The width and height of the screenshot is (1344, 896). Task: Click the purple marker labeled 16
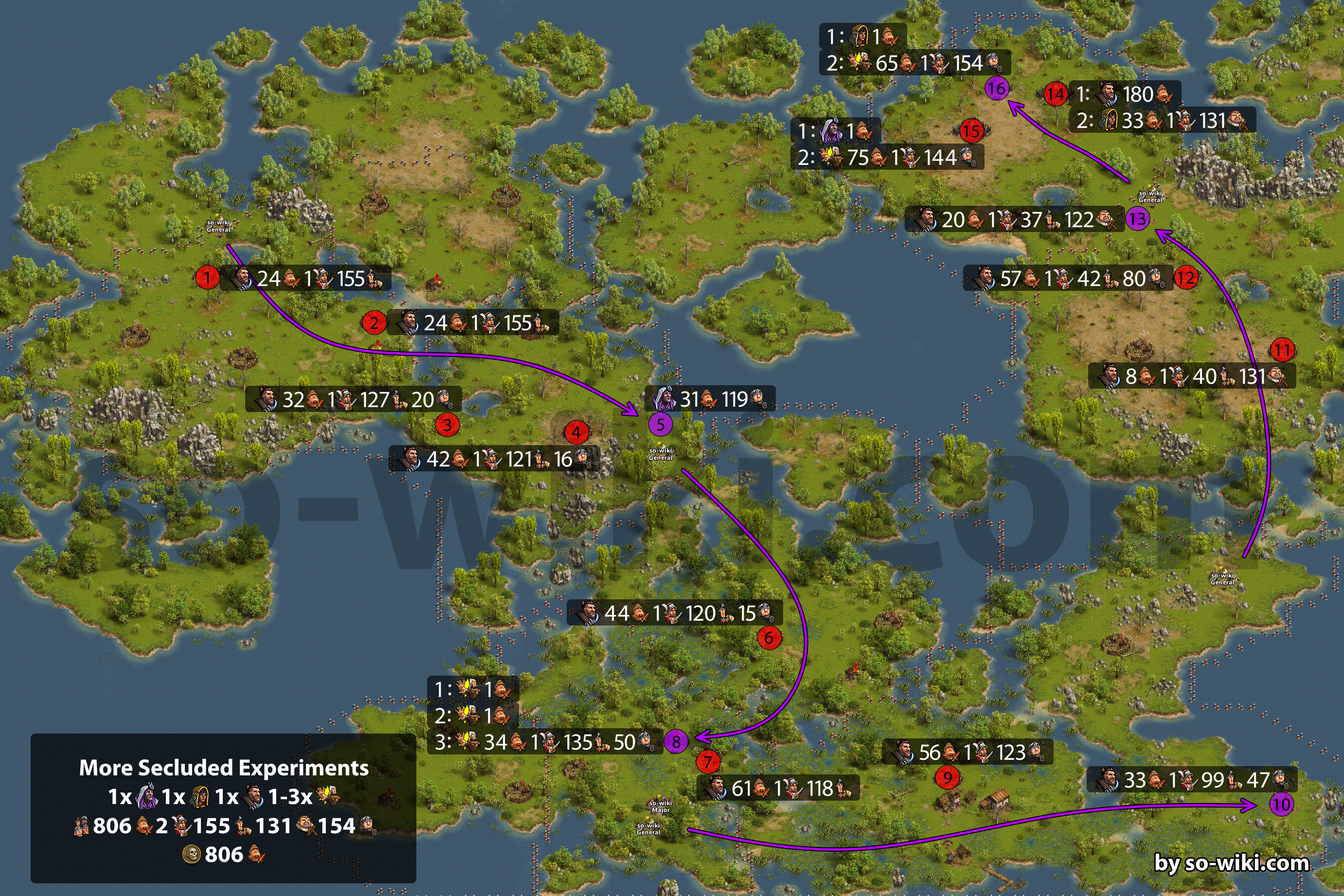[x=997, y=89]
